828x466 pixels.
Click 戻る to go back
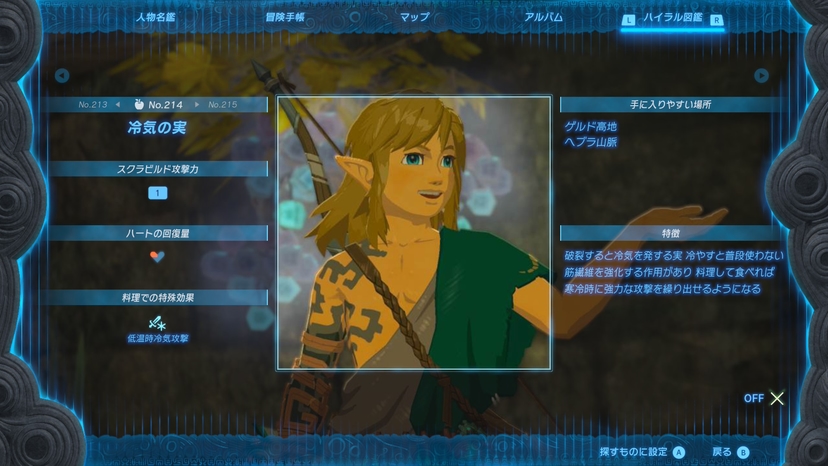730,452
